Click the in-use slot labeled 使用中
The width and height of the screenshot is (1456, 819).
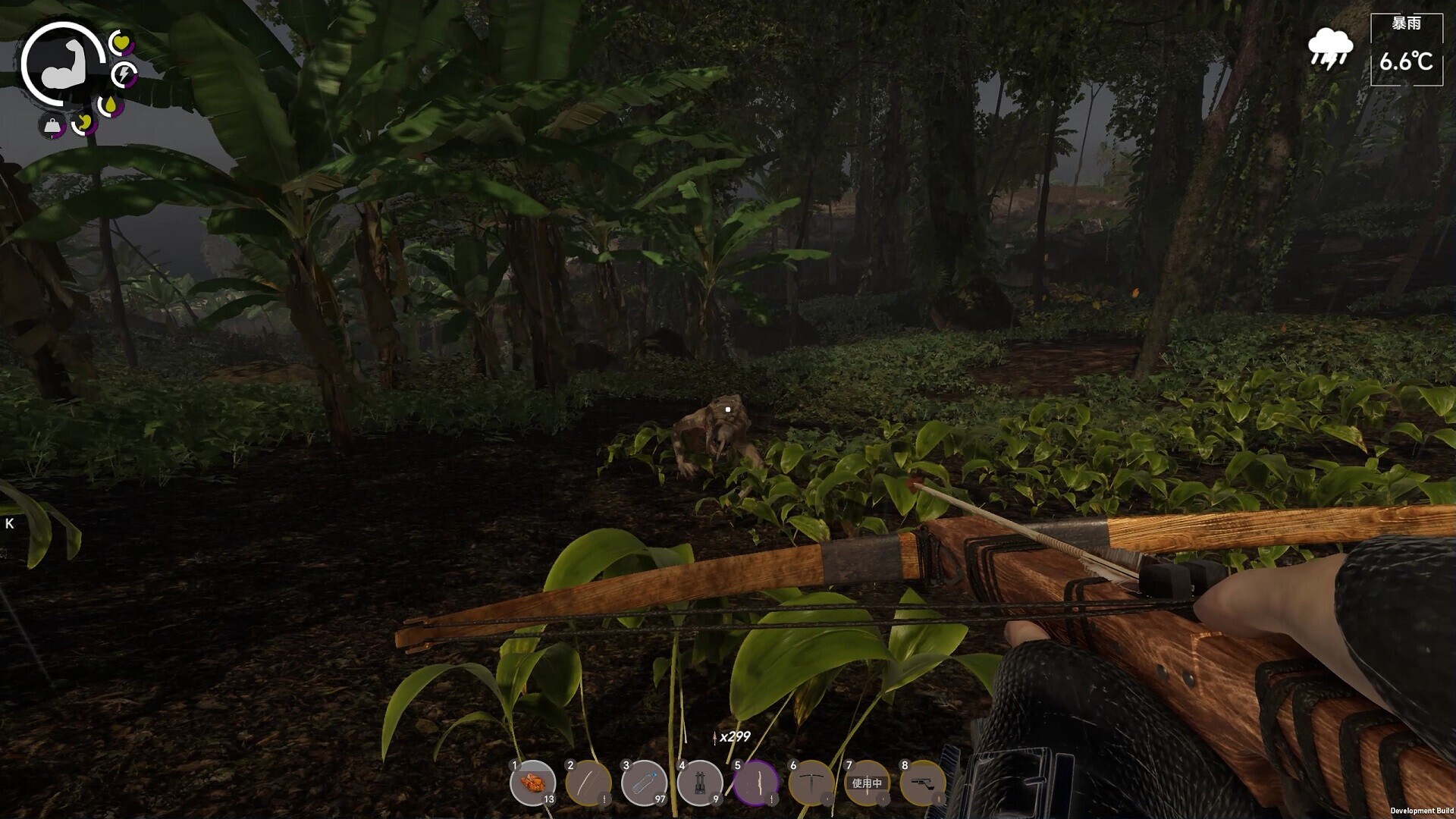tap(867, 782)
